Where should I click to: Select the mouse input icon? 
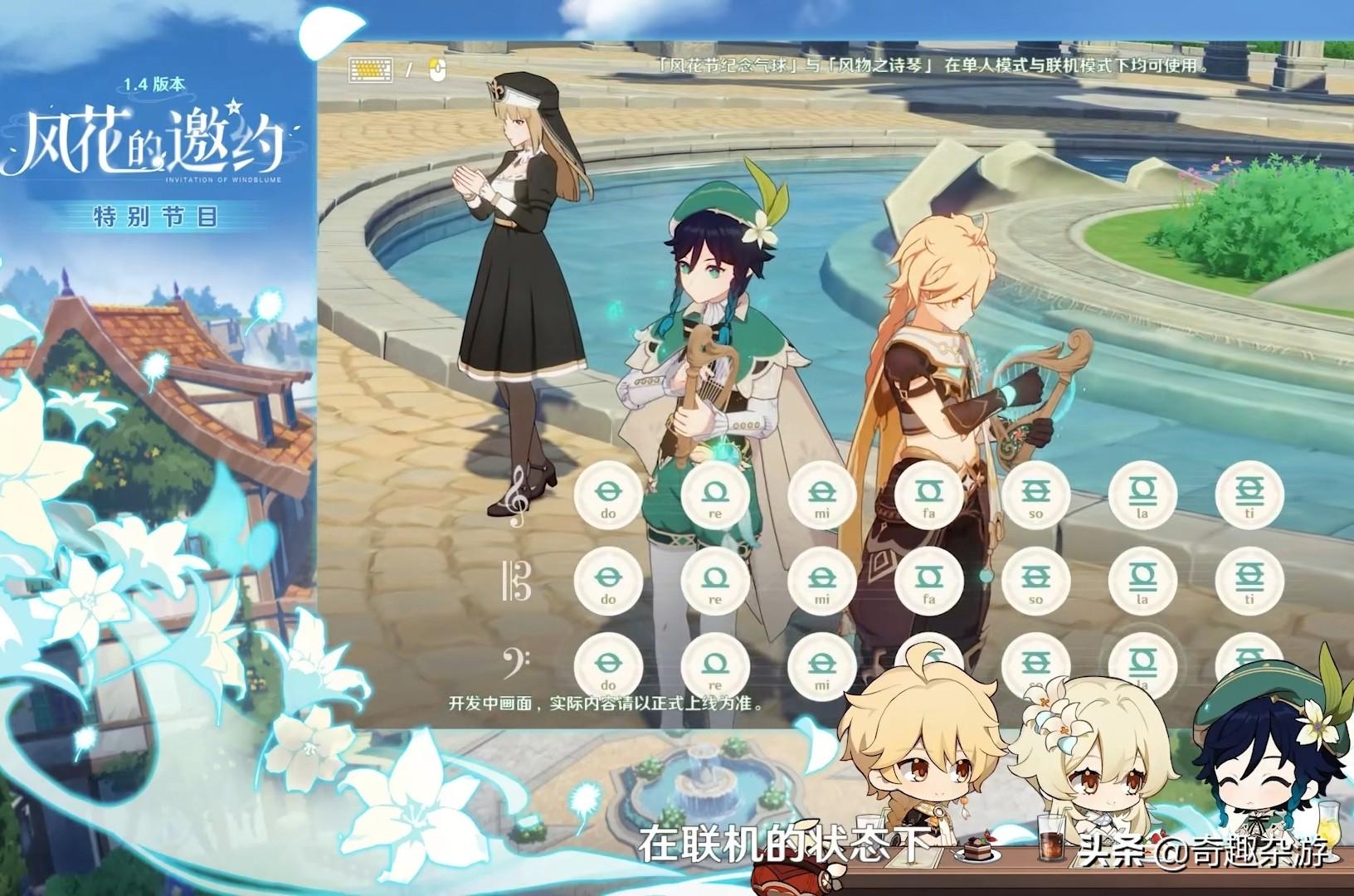438,70
